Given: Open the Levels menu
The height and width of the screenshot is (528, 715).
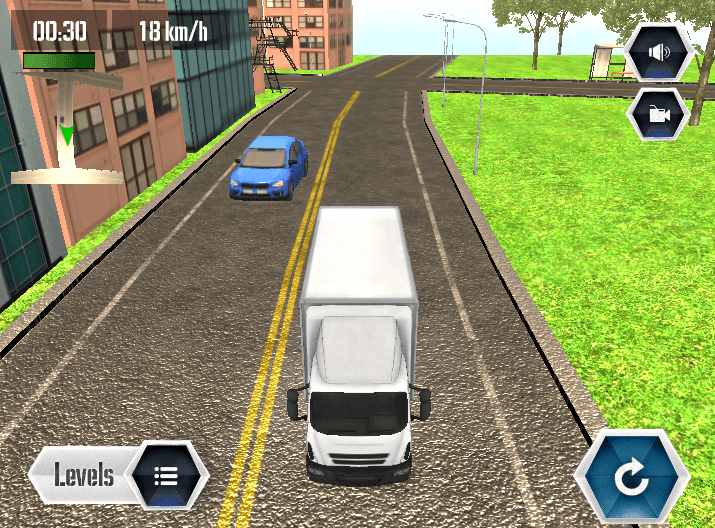Looking at the screenshot, I should (120, 474).
